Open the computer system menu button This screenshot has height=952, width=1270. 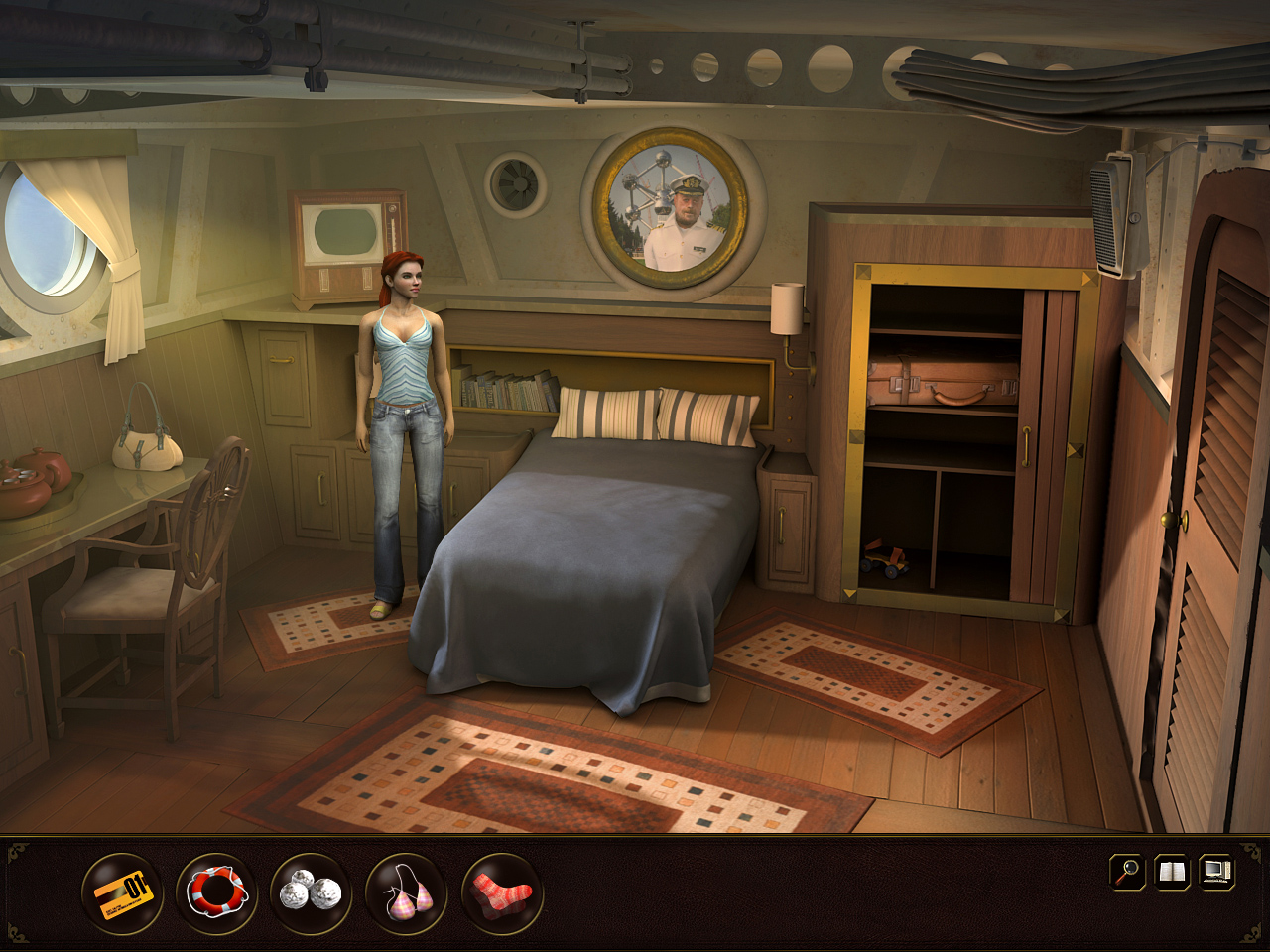click(x=1216, y=872)
